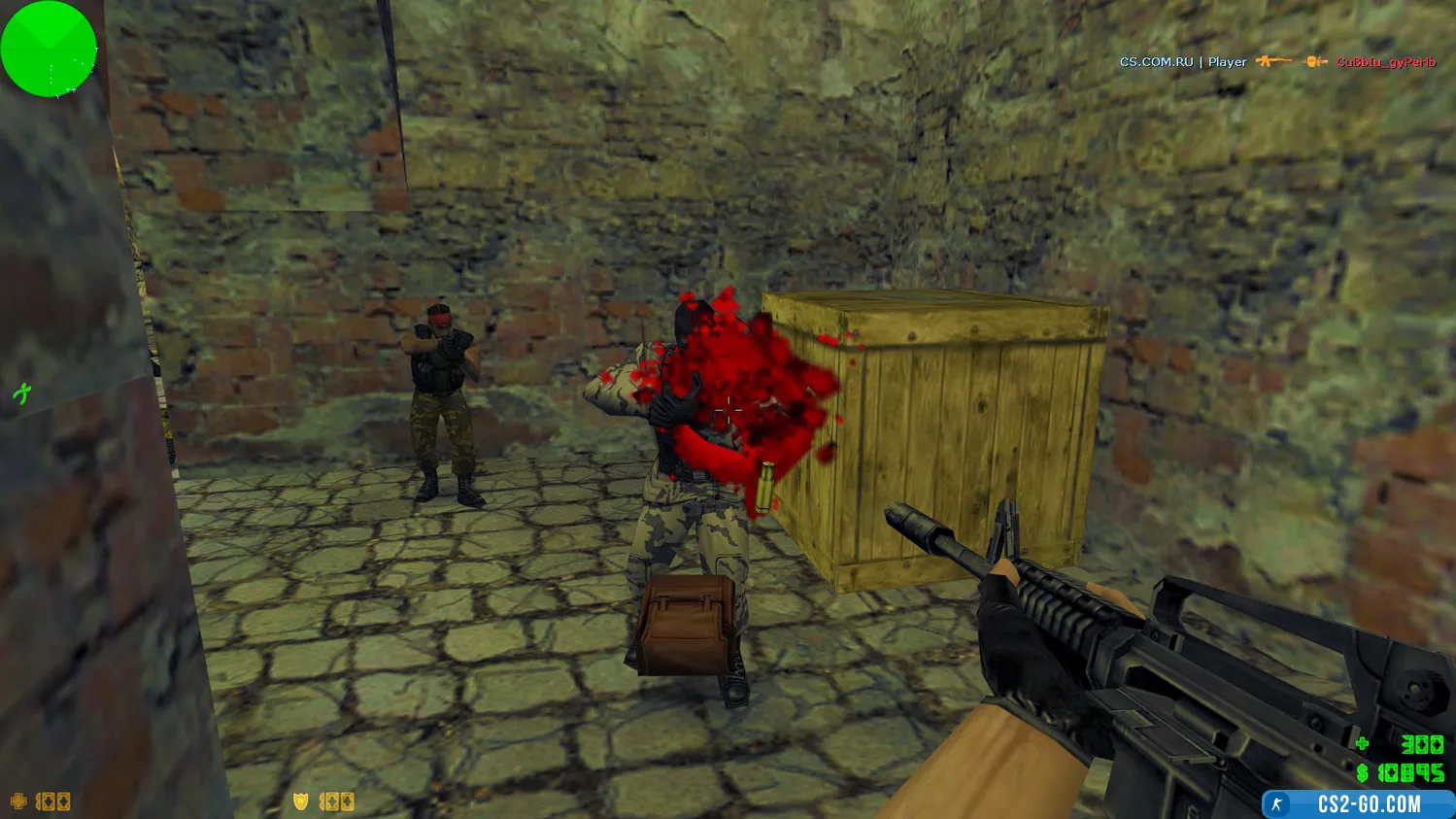
Task: Click the rifle icon in the kill feed
Action: (1273, 61)
